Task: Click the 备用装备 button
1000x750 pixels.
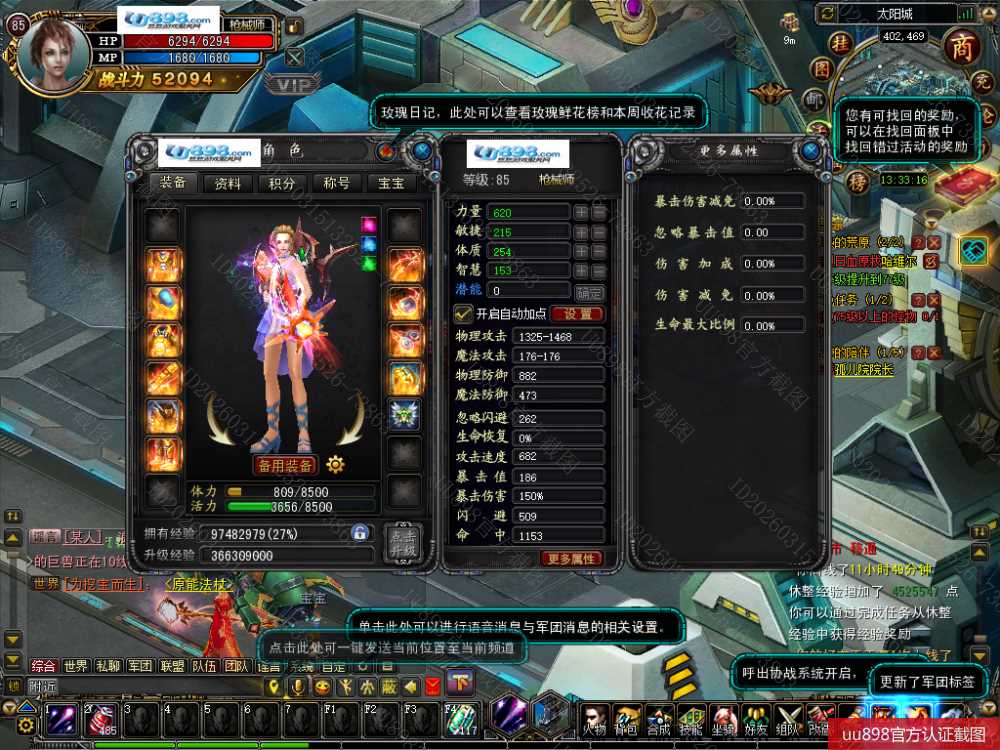Action: pyautogui.click(x=285, y=465)
